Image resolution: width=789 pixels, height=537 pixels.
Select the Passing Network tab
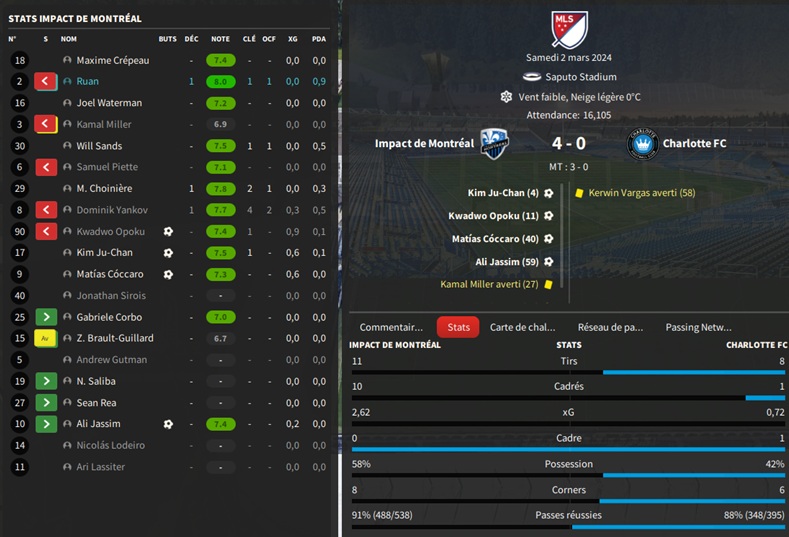(698, 327)
